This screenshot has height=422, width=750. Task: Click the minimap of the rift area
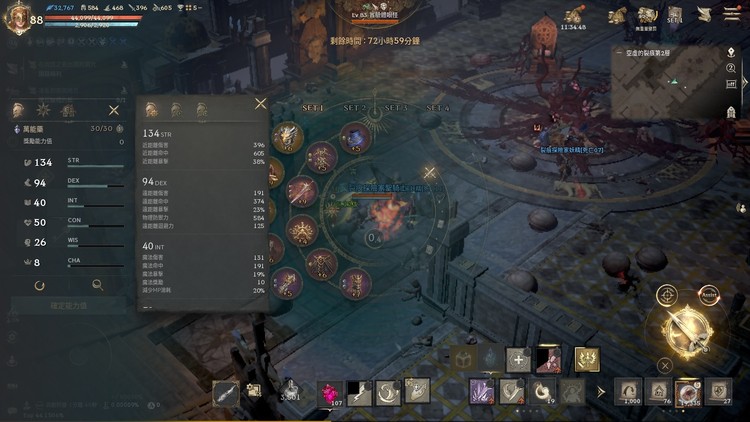(x=674, y=84)
